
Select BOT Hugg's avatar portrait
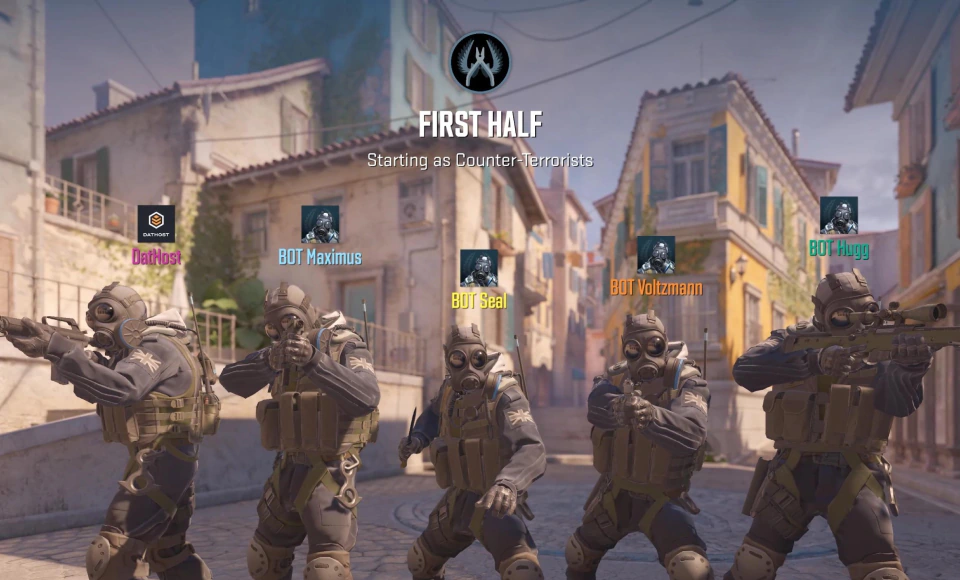[838, 215]
